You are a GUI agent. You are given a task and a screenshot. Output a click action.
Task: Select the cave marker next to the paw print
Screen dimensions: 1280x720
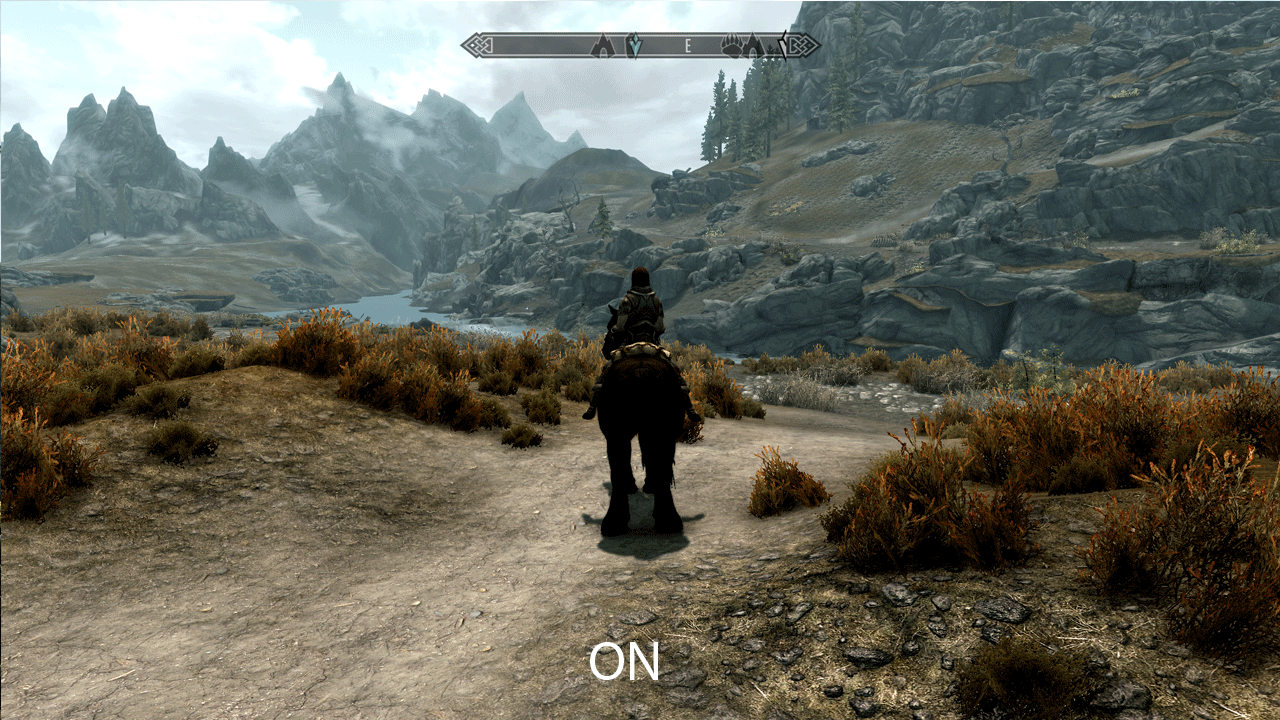tap(754, 45)
